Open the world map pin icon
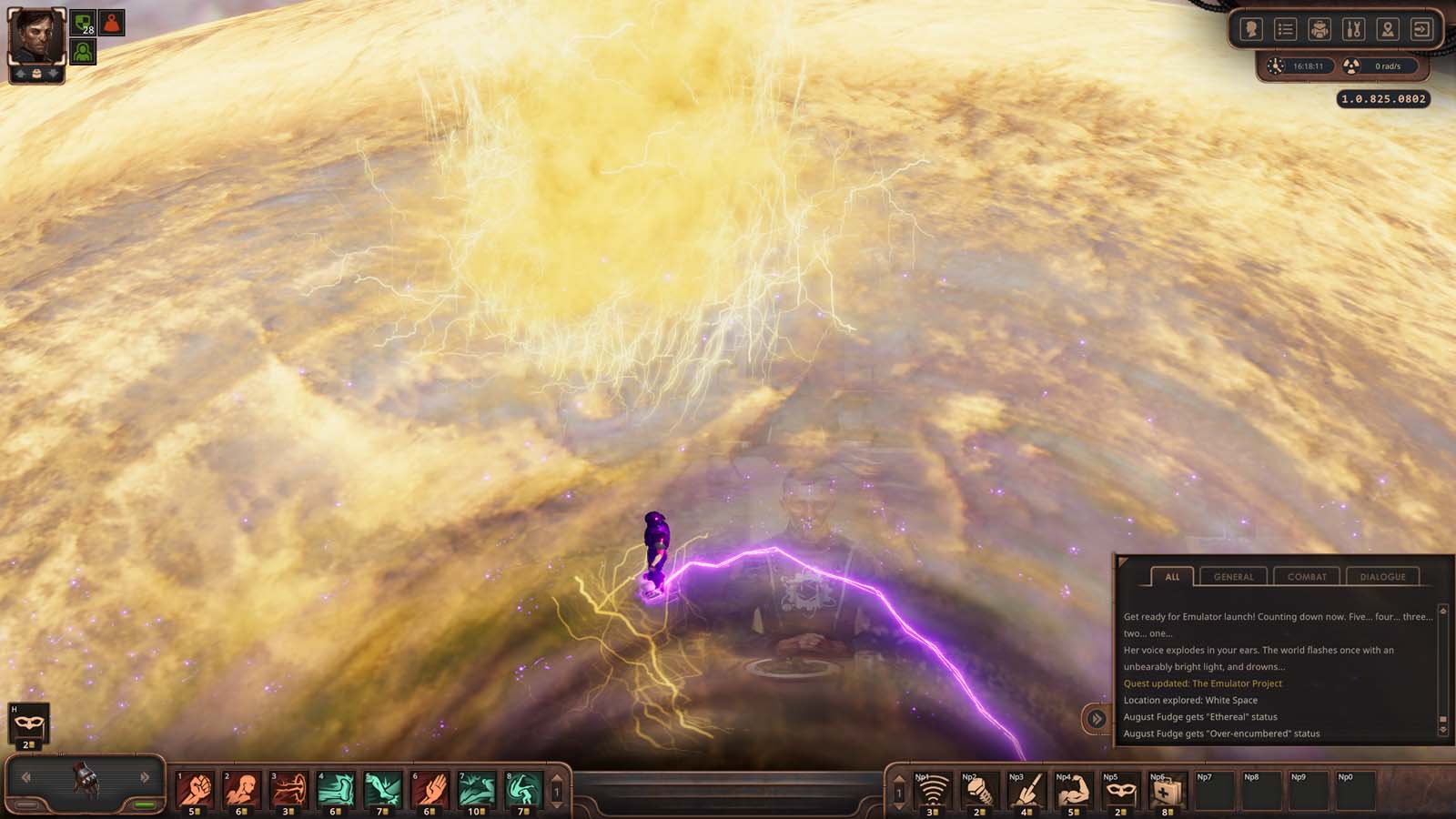1456x819 pixels. point(1387,30)
